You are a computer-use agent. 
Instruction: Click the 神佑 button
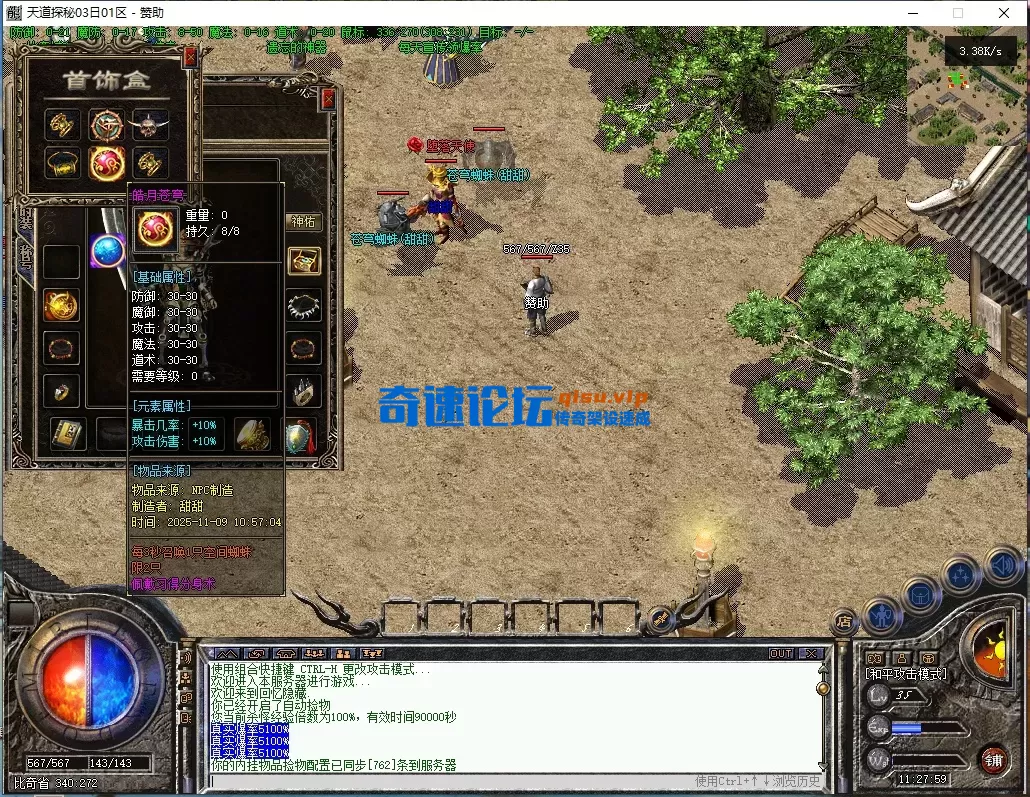(x=303, y=221)
